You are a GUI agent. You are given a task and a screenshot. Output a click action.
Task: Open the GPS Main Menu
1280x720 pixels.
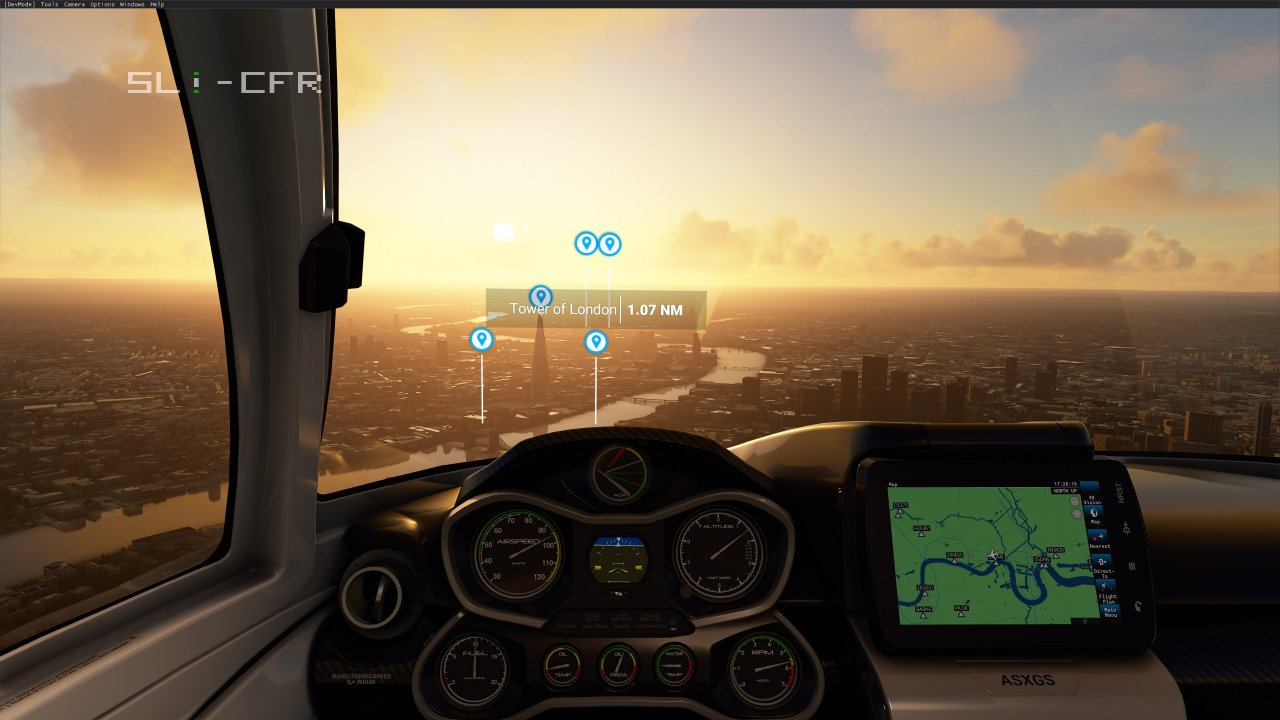pyautogui.click(x=1110, y=611)
